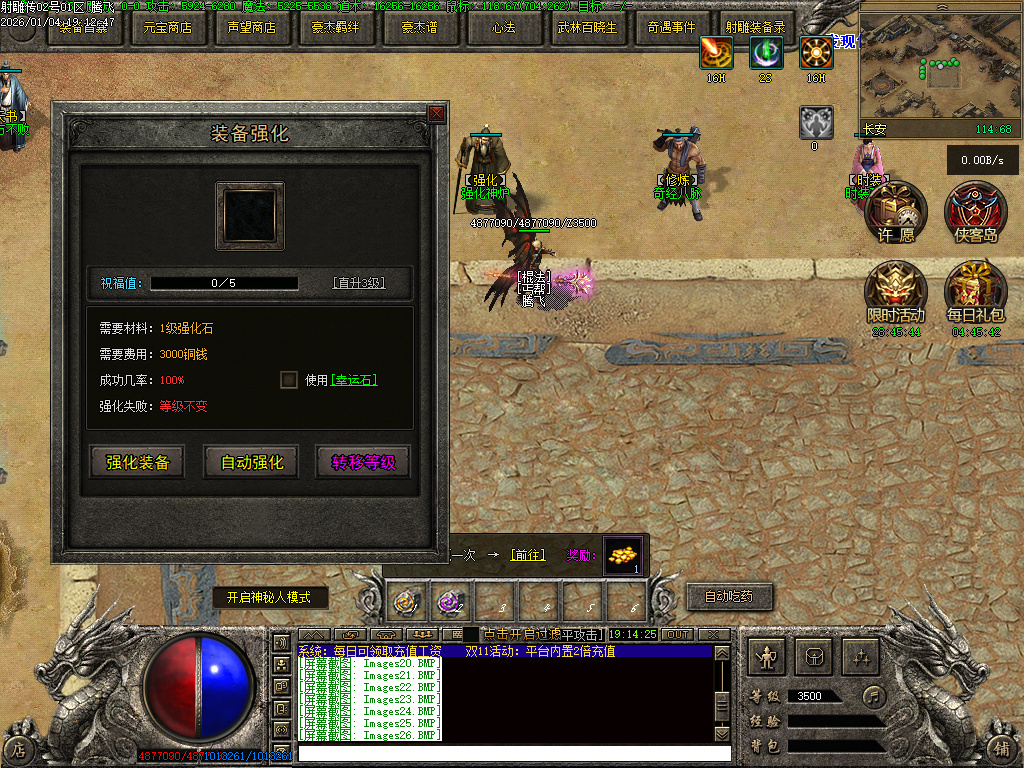Start 自动强化 auto enhancement
Viewport: 1024px width, 768px height.
click(252, 462)
